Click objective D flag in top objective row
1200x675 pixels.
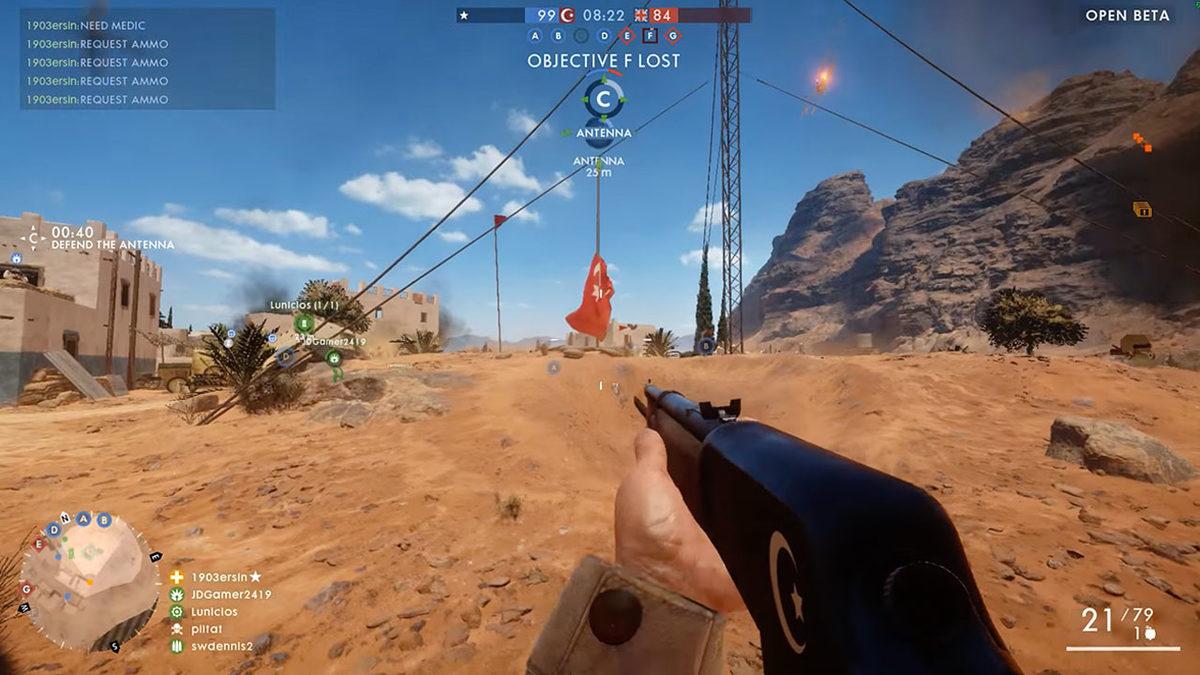click(604, 36)
